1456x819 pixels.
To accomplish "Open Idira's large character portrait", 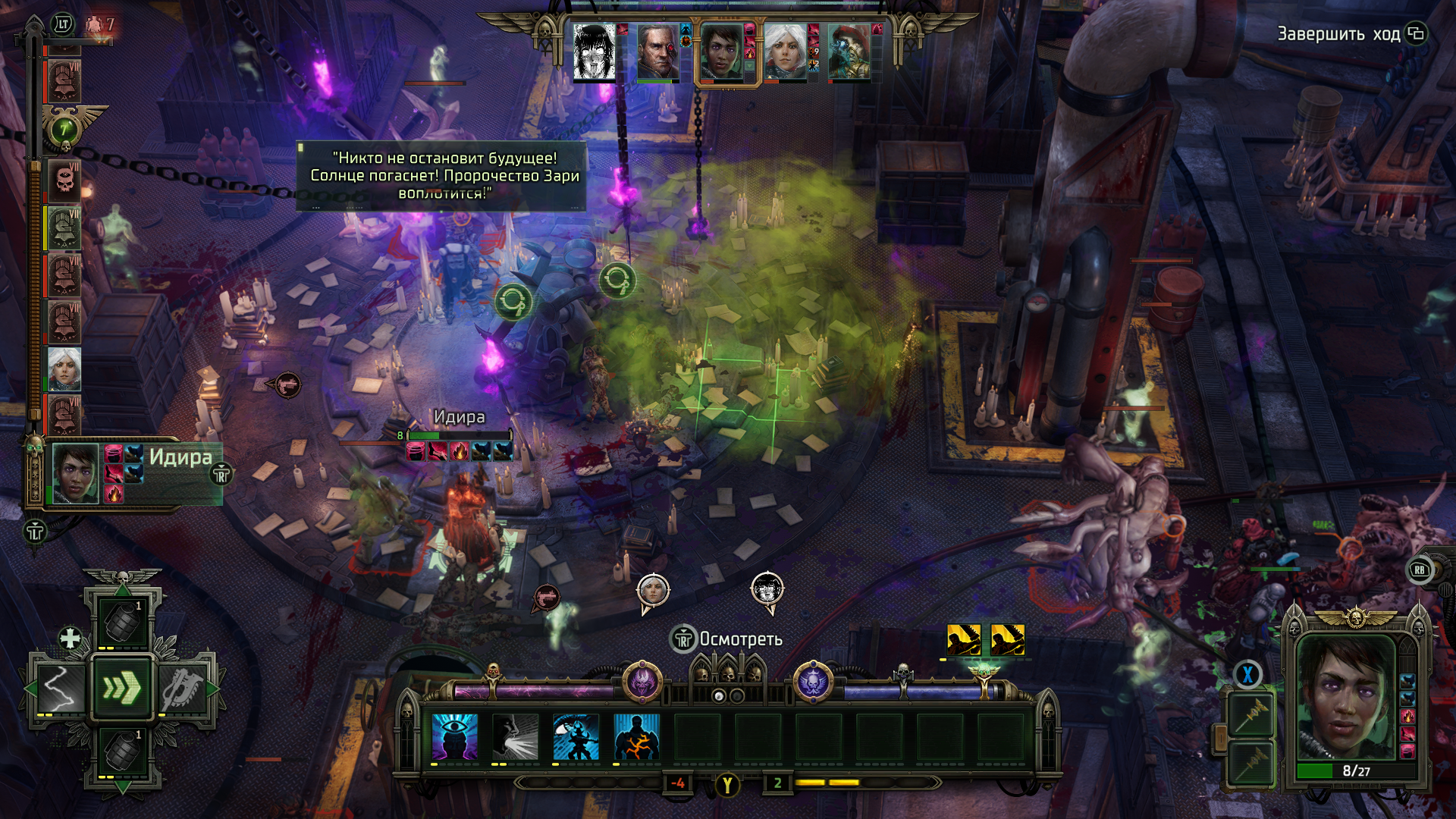I will [x=1346, y=698].
